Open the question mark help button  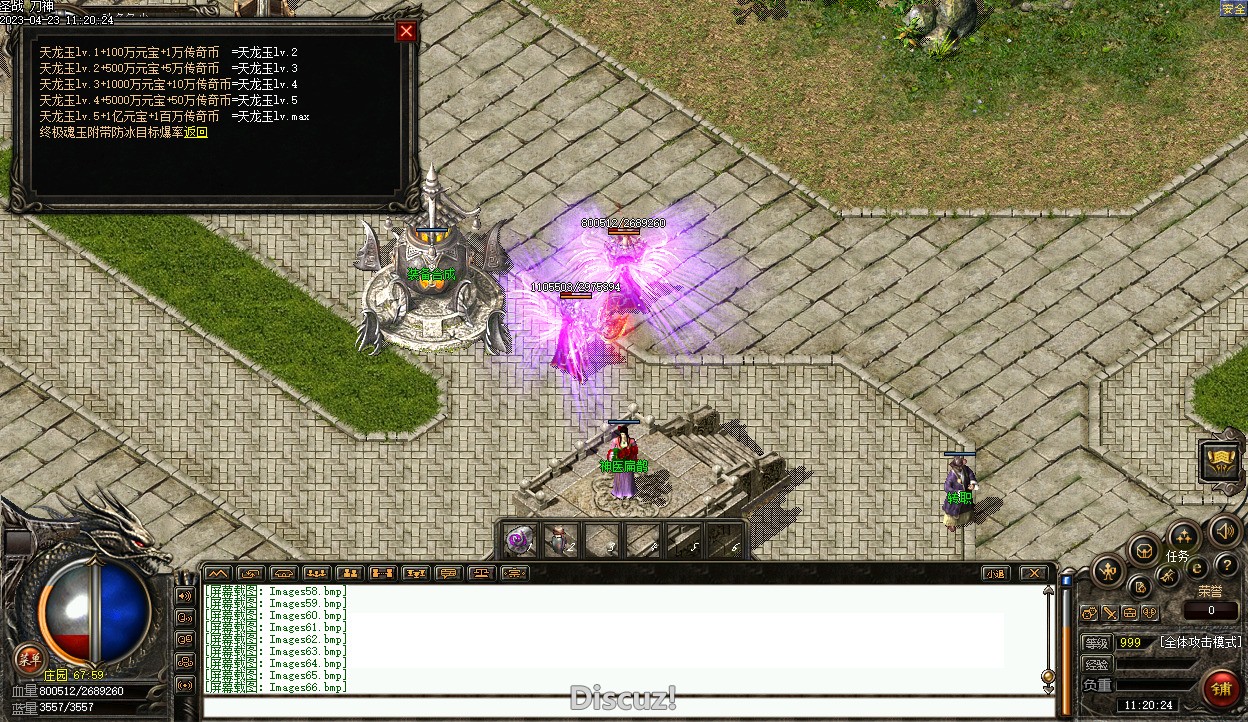[x=1226, y=566]
